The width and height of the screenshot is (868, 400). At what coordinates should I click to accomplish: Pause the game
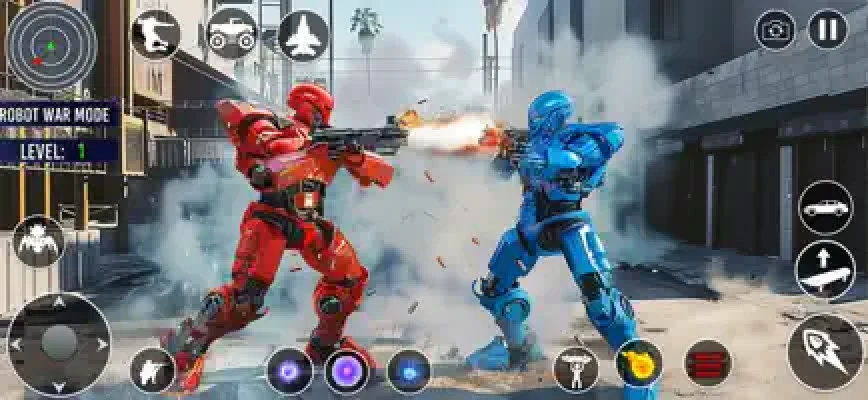coord(827,30)
